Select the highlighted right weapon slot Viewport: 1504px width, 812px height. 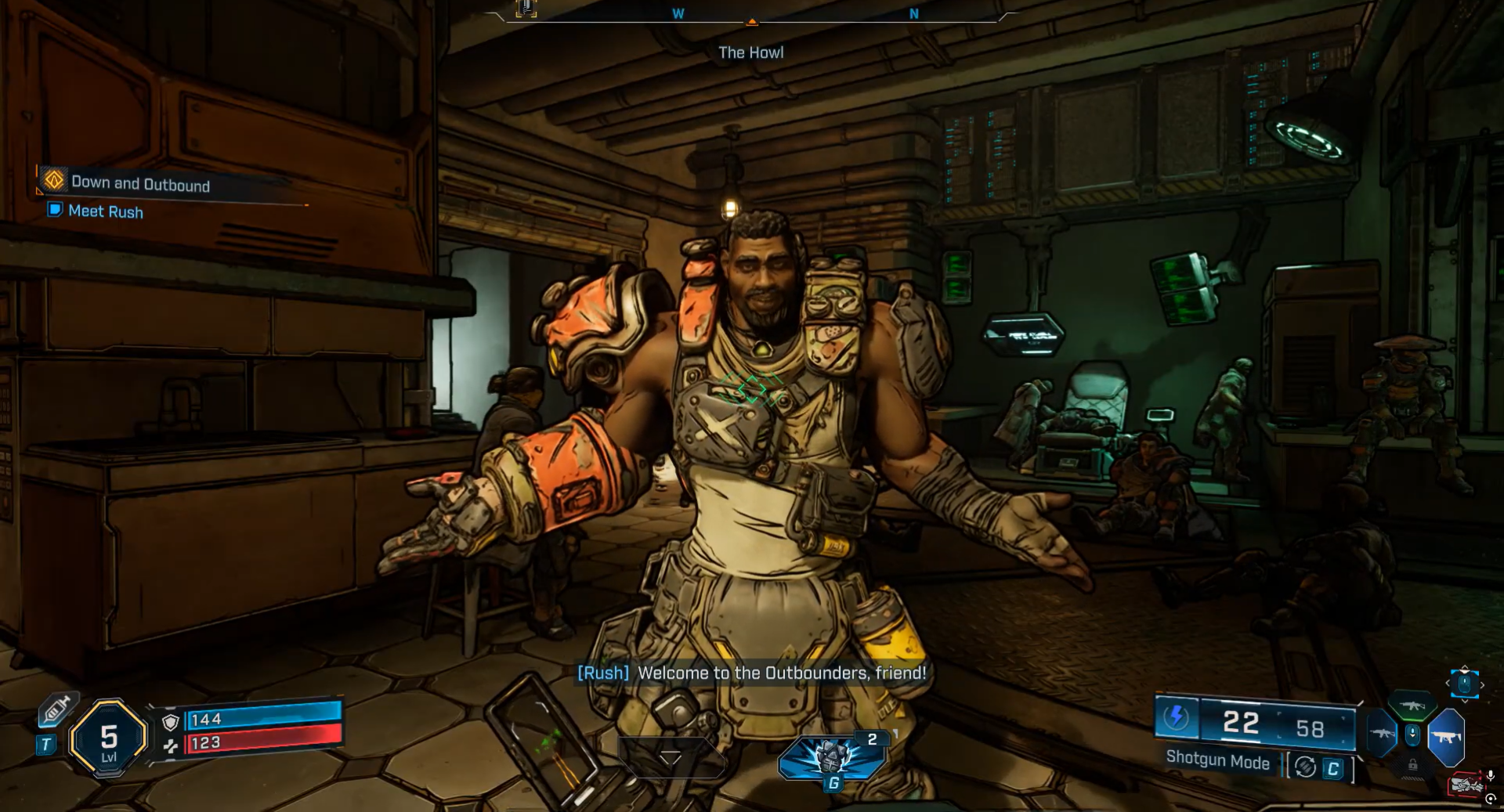point(1446,737)
